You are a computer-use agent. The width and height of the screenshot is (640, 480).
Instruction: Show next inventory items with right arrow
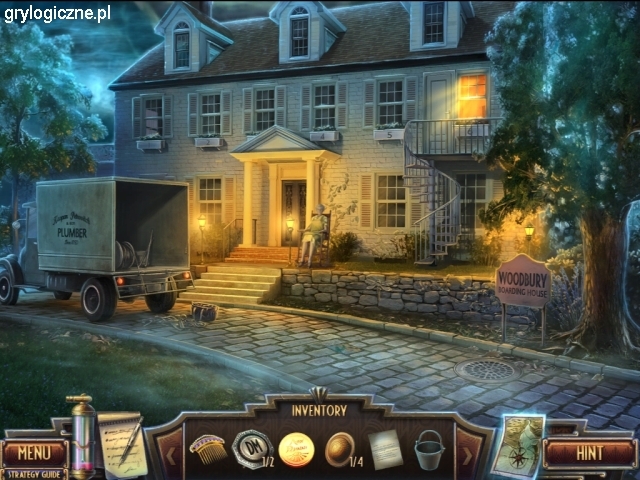coord(468,450)
